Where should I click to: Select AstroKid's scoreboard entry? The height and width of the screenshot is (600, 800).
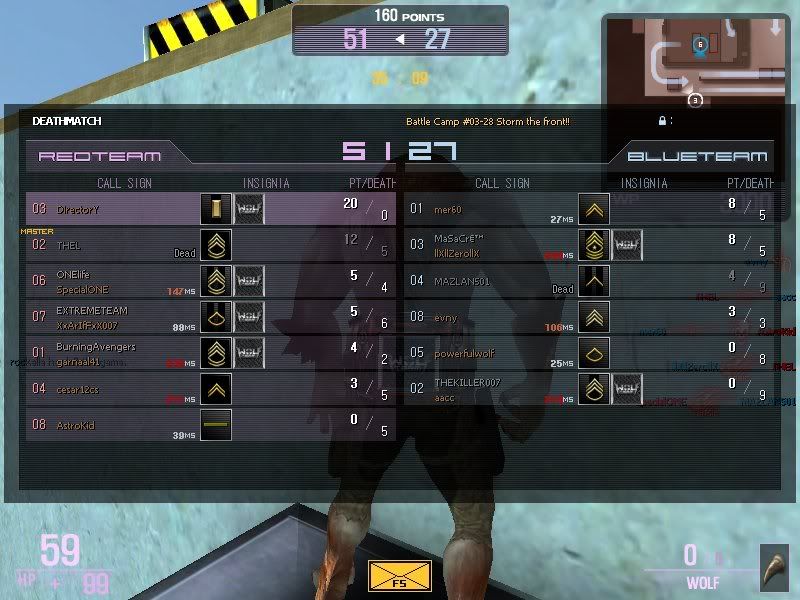211,425
